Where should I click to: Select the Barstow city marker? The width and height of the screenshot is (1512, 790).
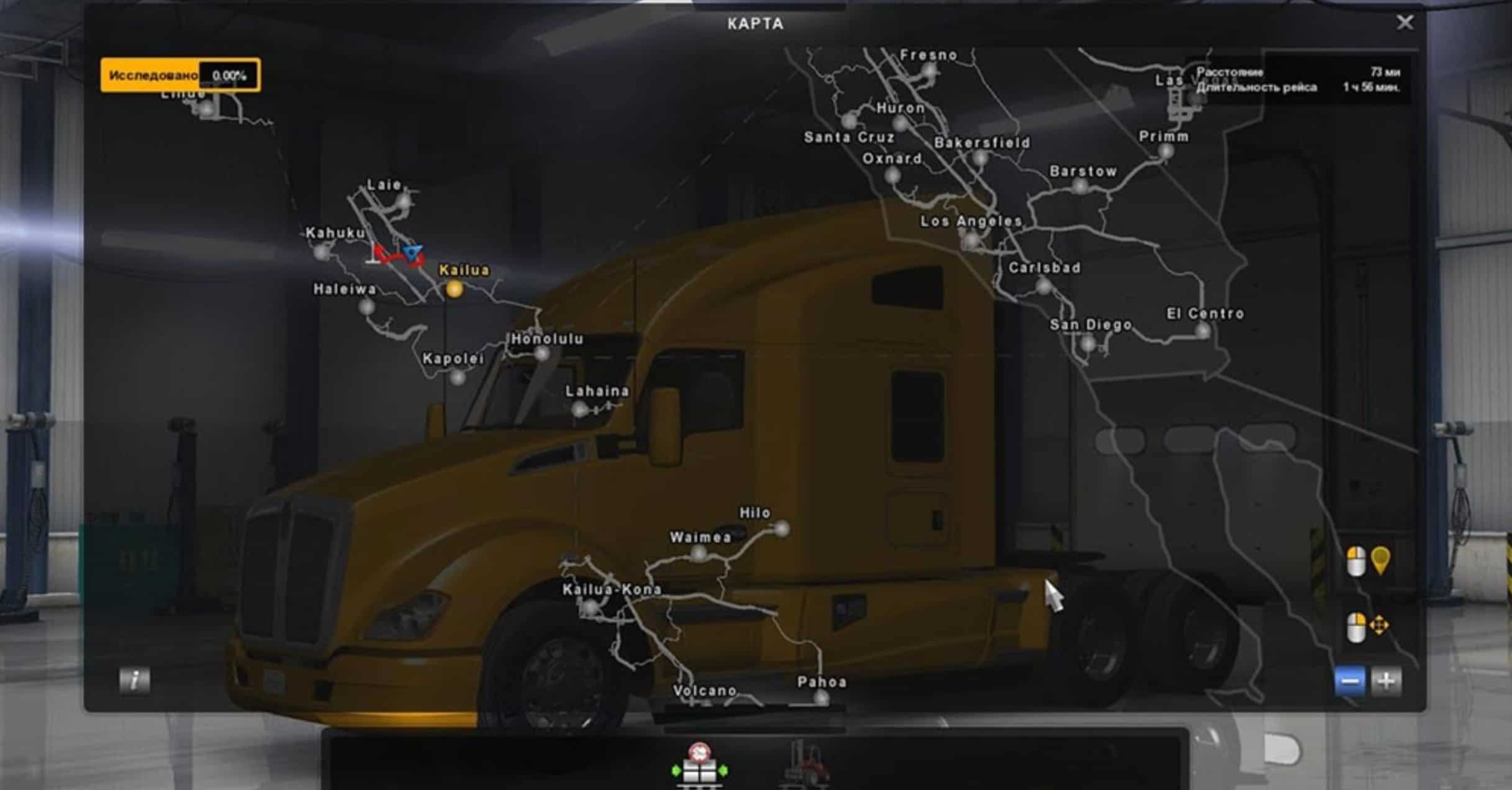[x=1081, y=187]
